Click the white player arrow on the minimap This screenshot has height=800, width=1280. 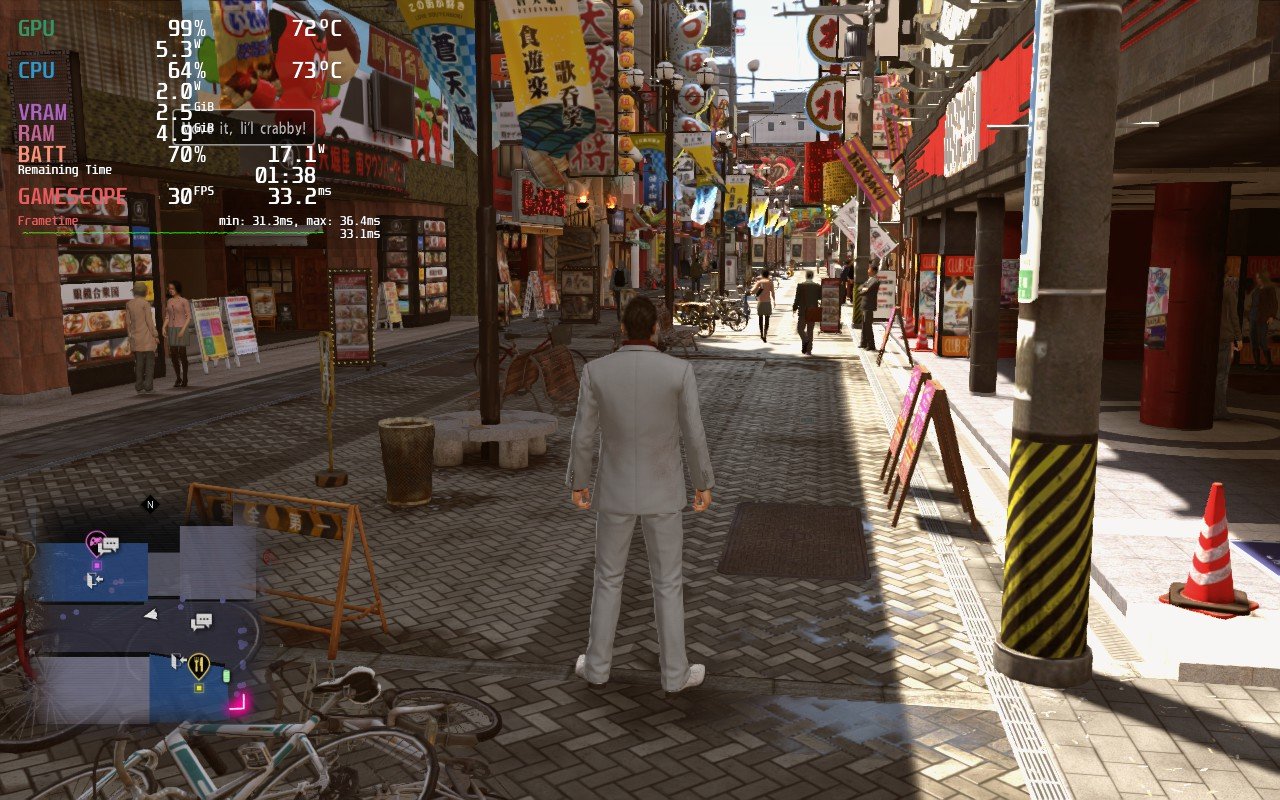click(x=152, y=614)
